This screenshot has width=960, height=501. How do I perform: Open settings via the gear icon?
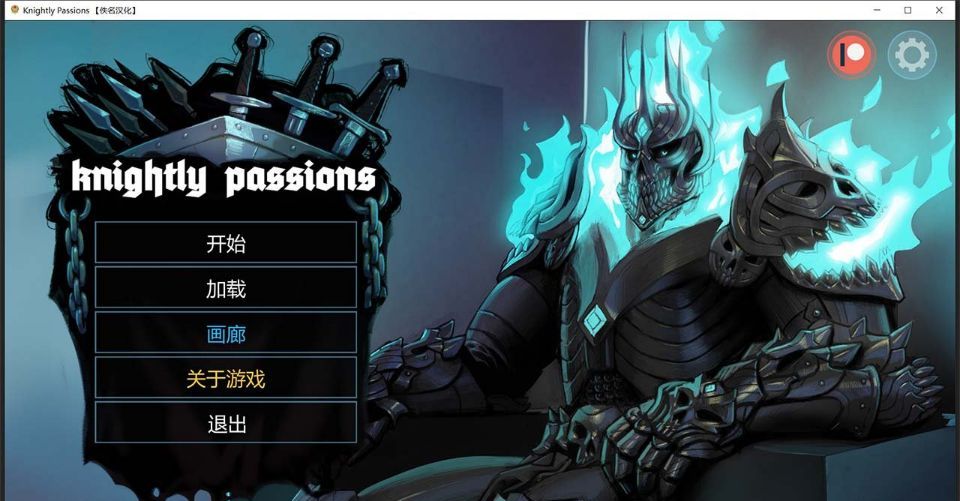coord(911,54)
